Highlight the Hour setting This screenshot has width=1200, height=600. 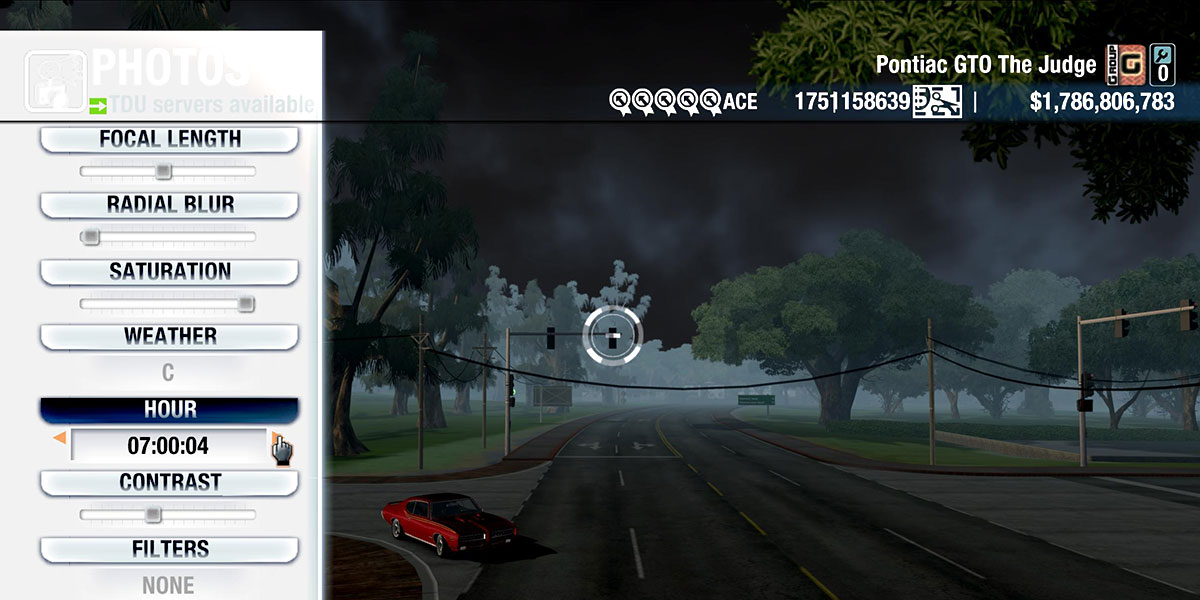click(x=169, y=410)
